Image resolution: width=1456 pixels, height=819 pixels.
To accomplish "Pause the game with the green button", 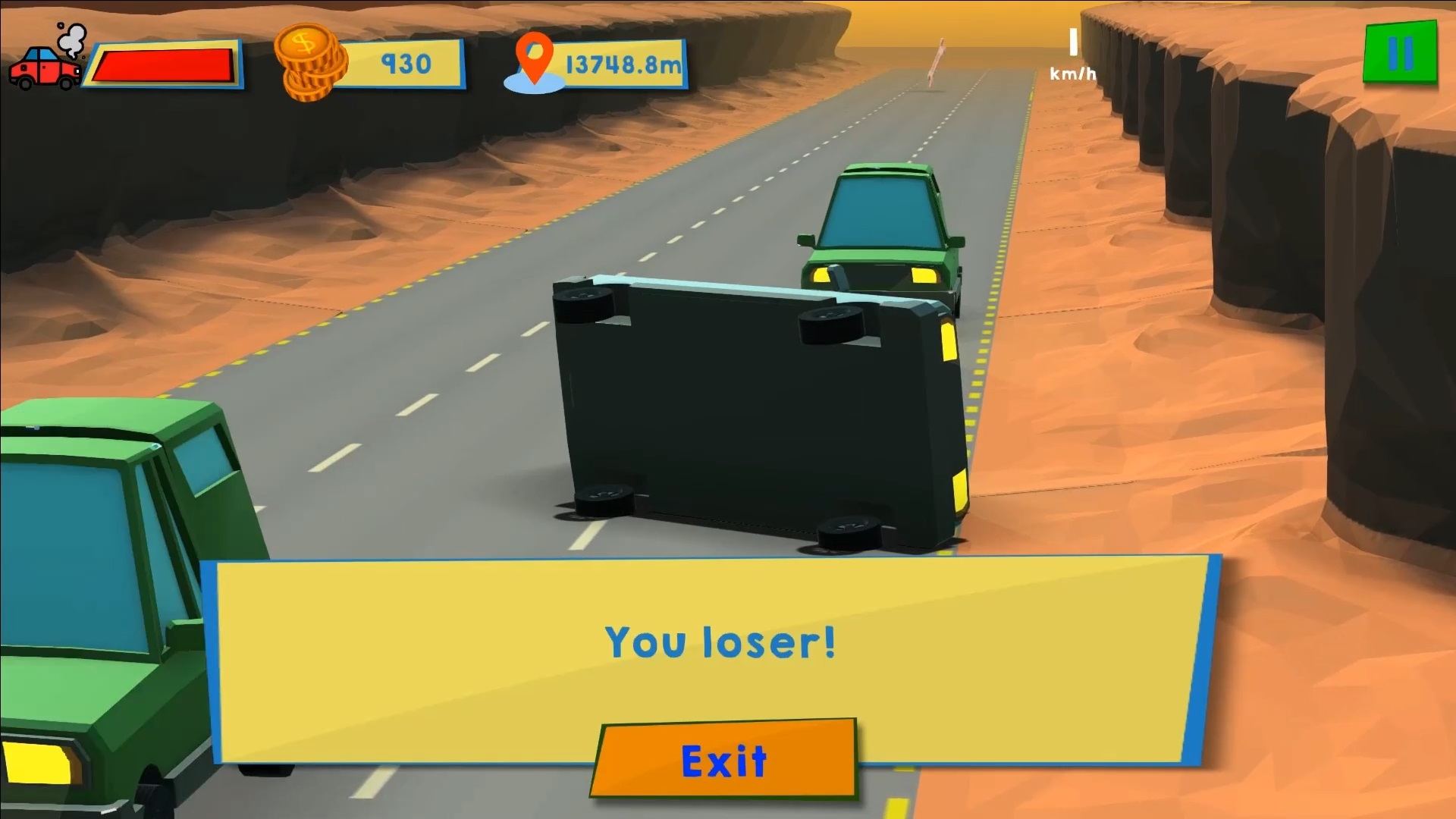I will pyautogui.click(x=1400, y=52).
